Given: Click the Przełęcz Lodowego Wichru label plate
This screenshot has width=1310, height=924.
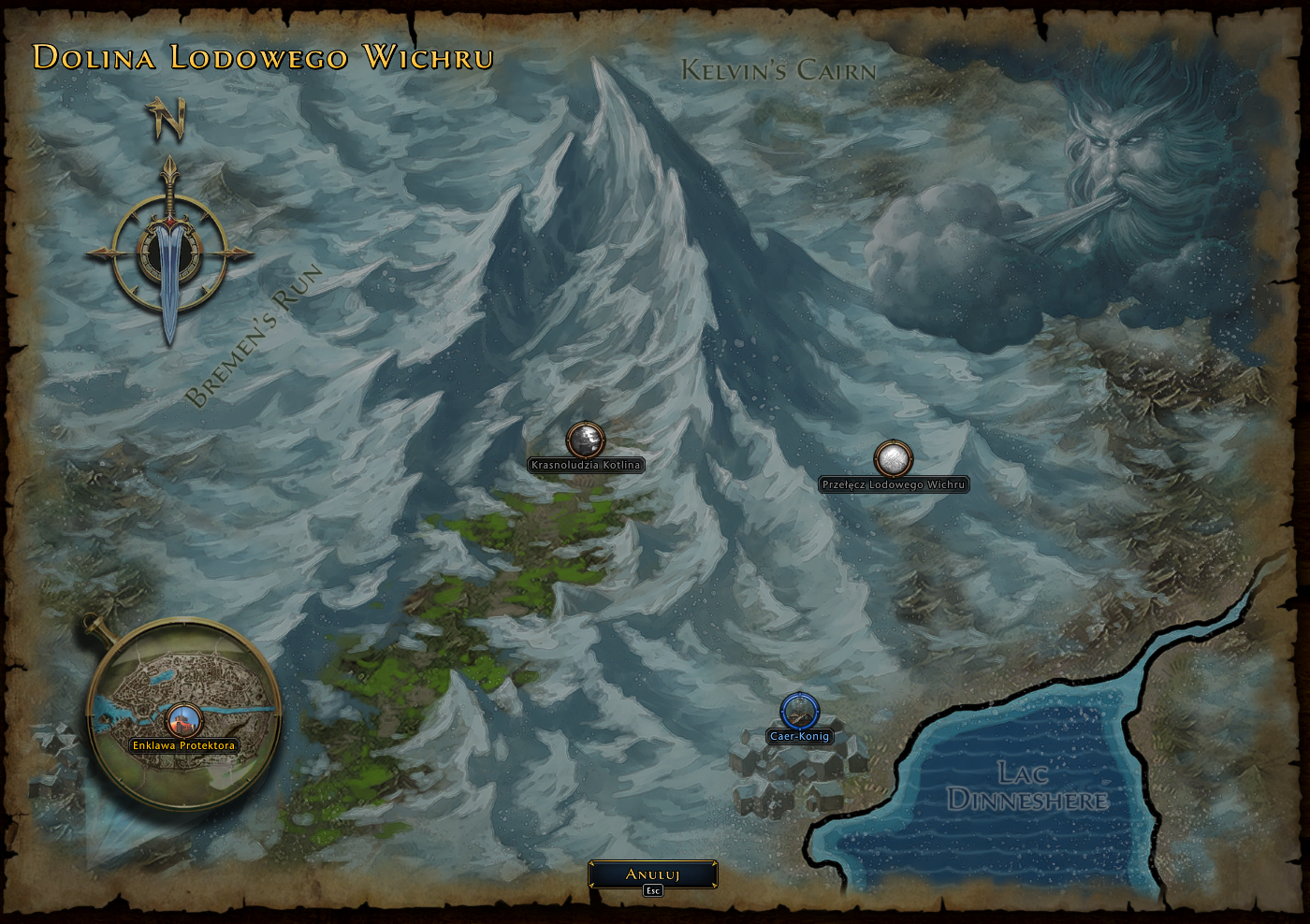Looking at the screenshot, I should (893, 484).
